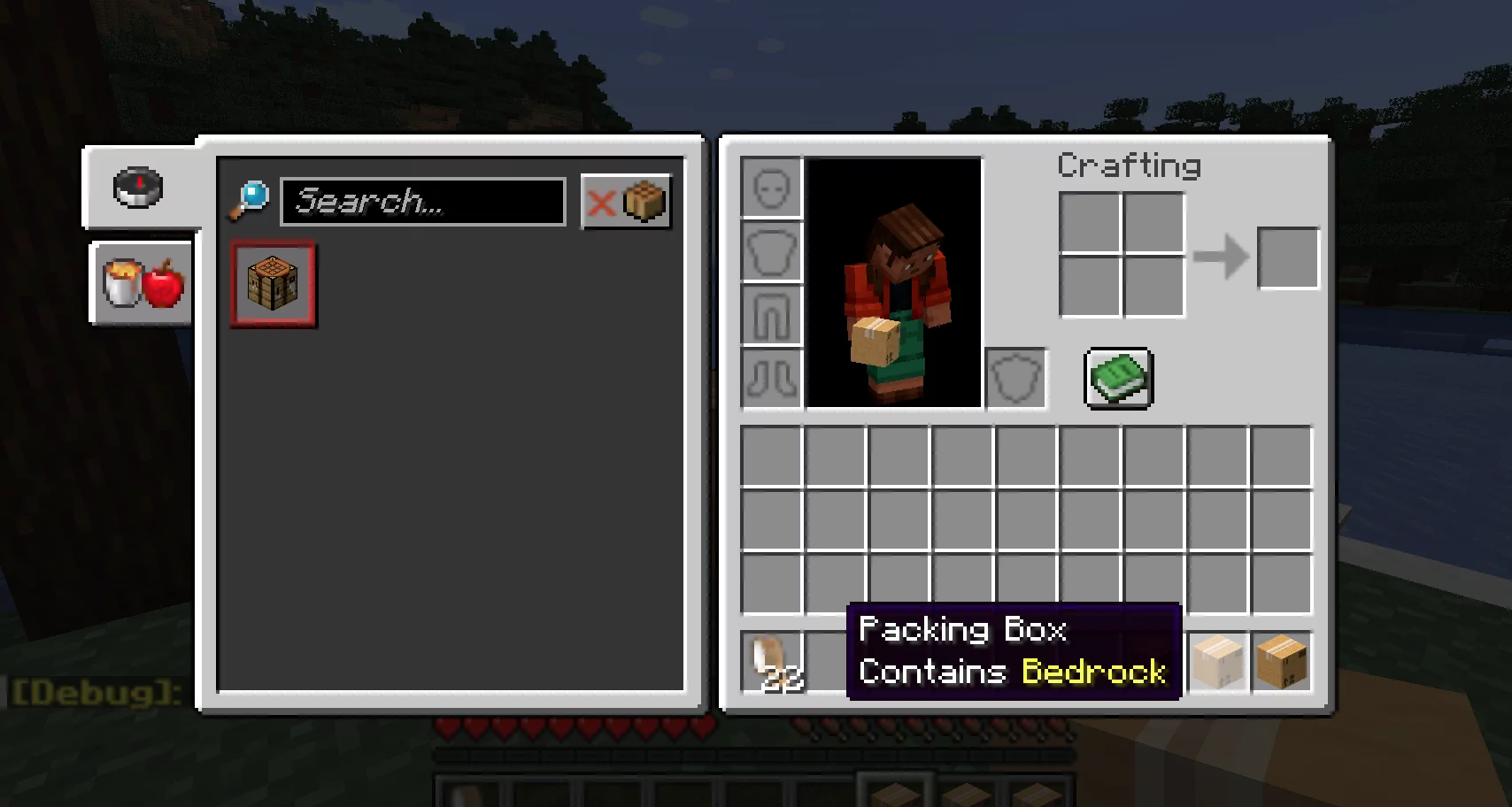This screenshot has height=807, width=1512.
Task: Click the crafting output slot
Action: (x=1288, y=257)
